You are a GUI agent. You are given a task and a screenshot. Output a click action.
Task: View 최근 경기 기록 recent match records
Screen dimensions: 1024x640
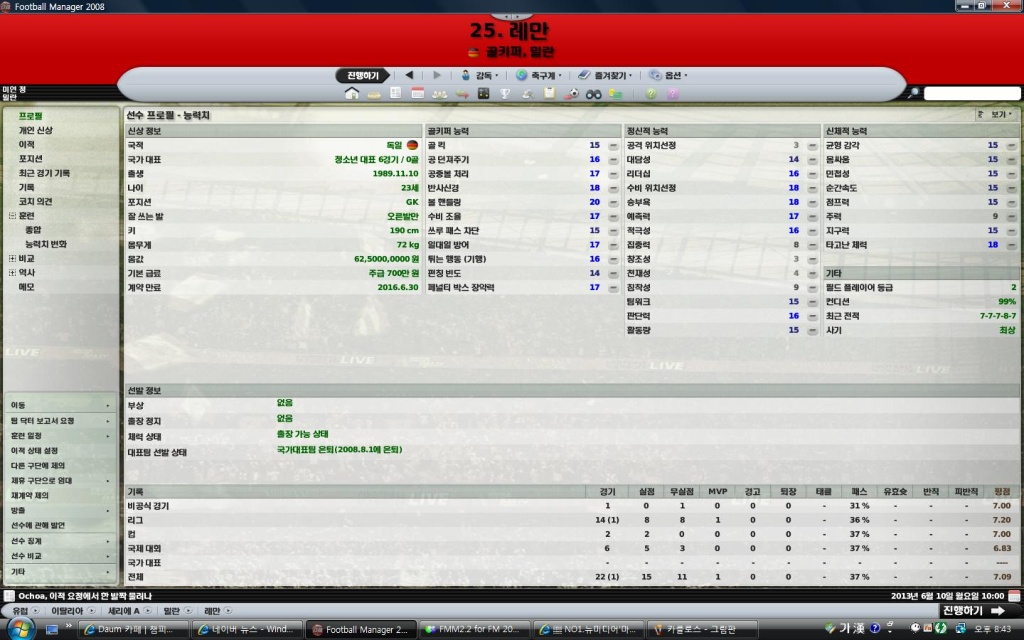coord(44,173)
